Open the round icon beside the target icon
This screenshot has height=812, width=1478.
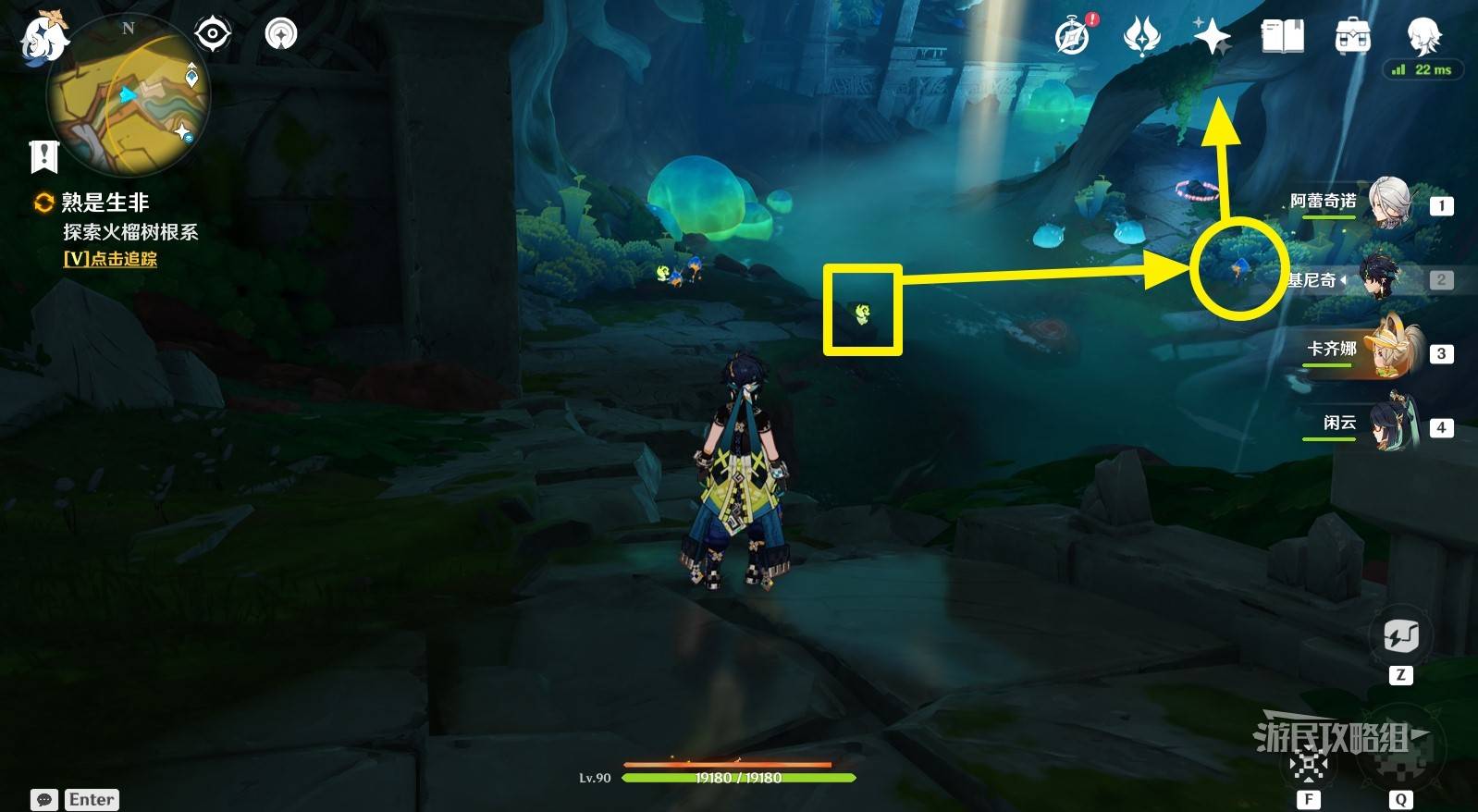coord(280,35)
